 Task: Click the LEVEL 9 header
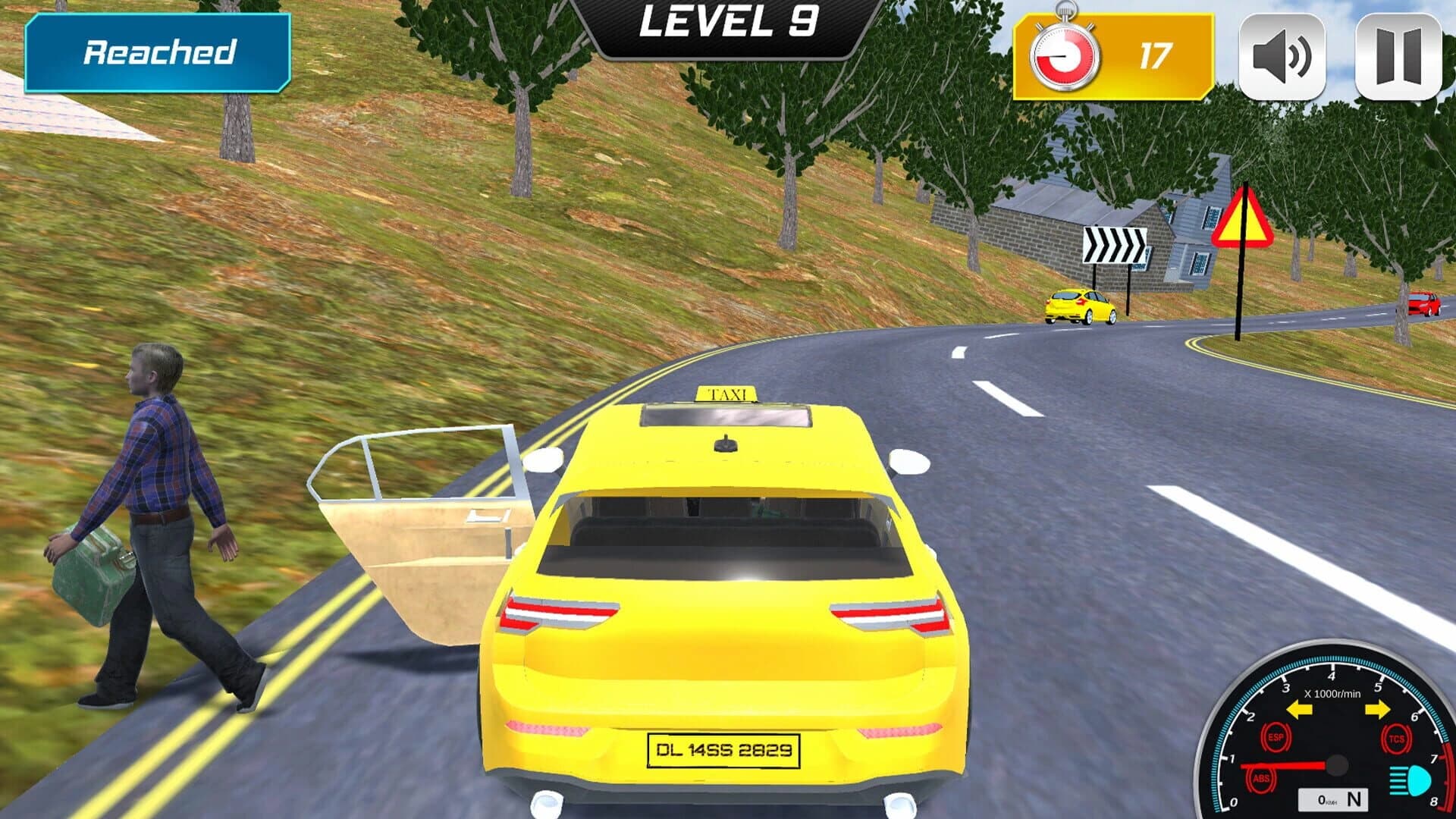point(730,23)
